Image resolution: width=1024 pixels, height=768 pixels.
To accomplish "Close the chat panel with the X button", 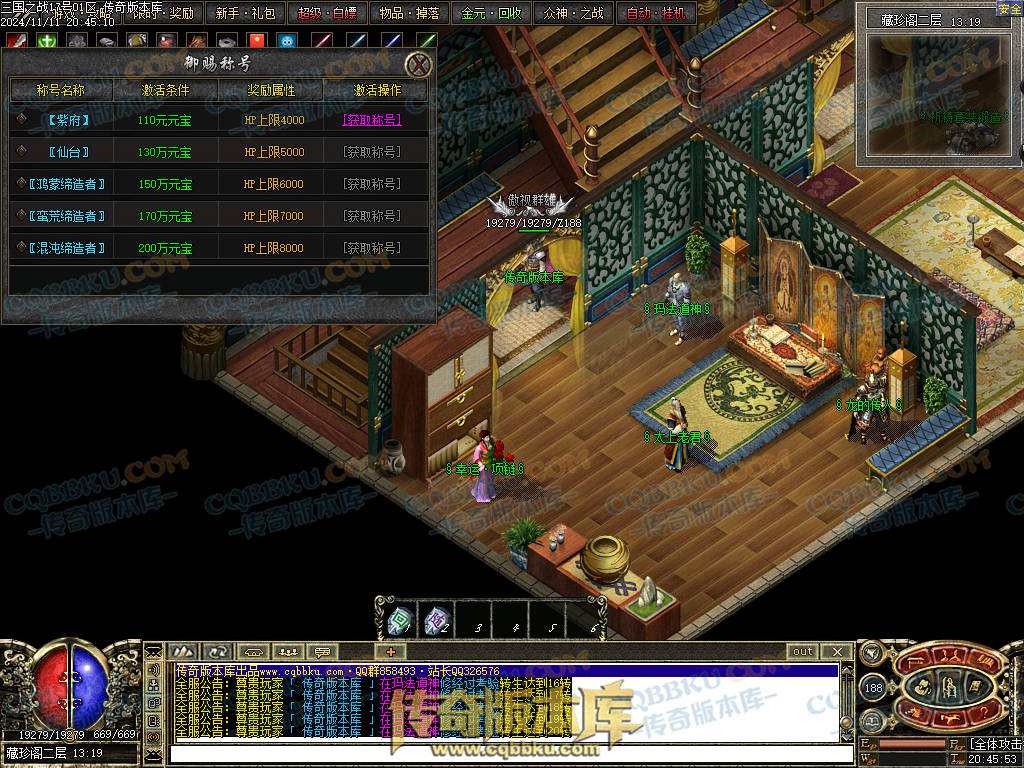I will [837, 652].
